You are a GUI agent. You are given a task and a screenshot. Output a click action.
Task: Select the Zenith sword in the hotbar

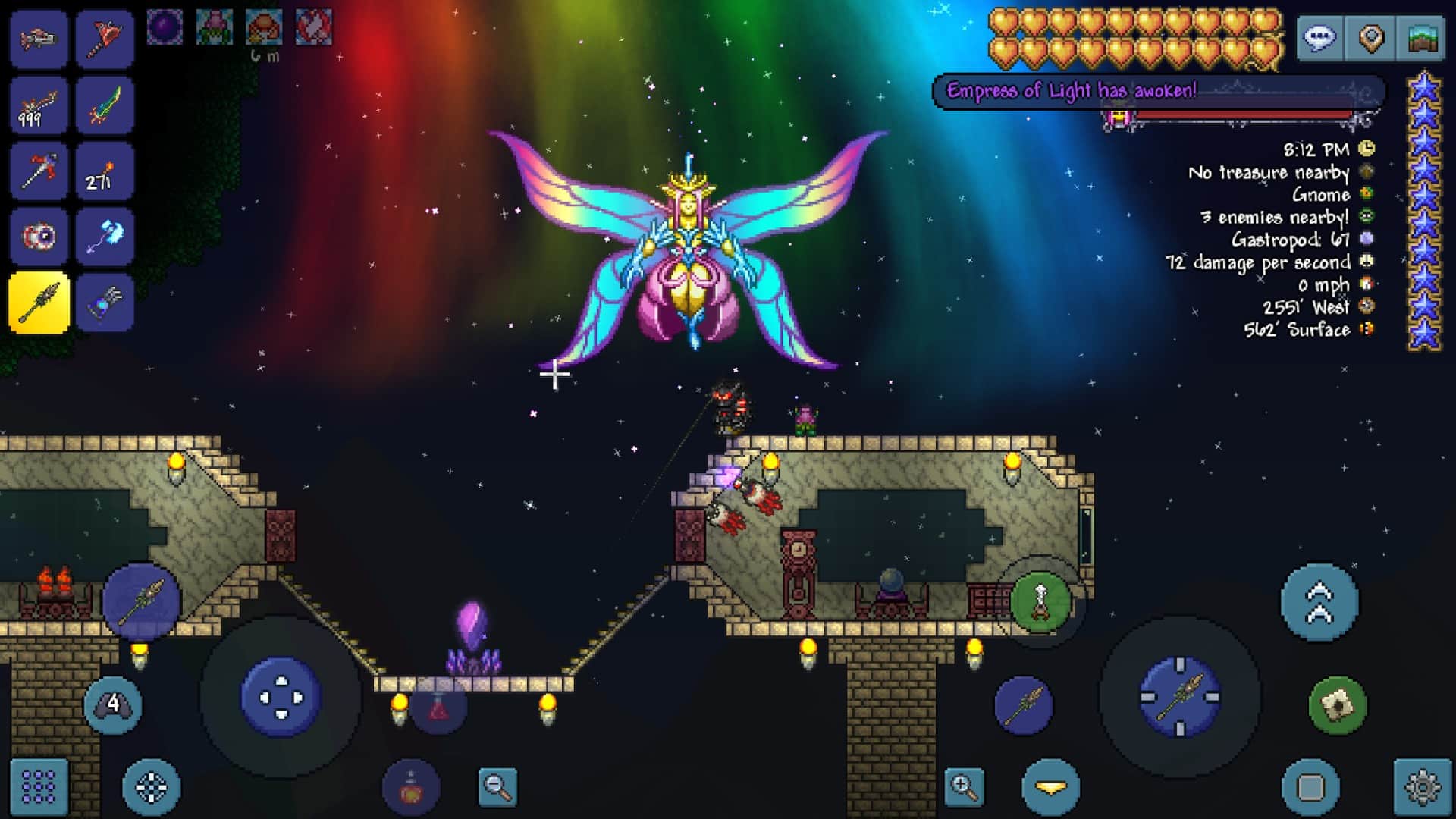click(x=106, y=105)
